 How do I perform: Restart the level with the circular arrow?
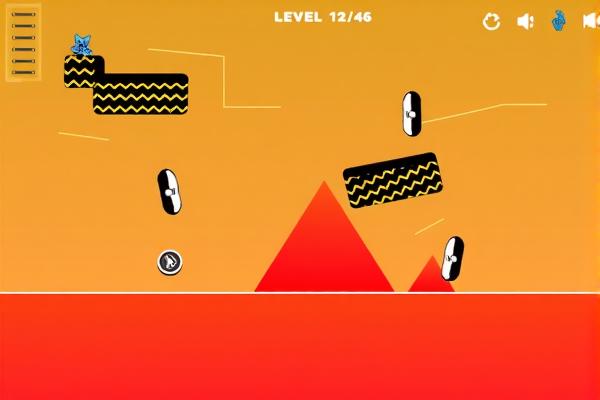pyautogui.click(x=491, y=21)
